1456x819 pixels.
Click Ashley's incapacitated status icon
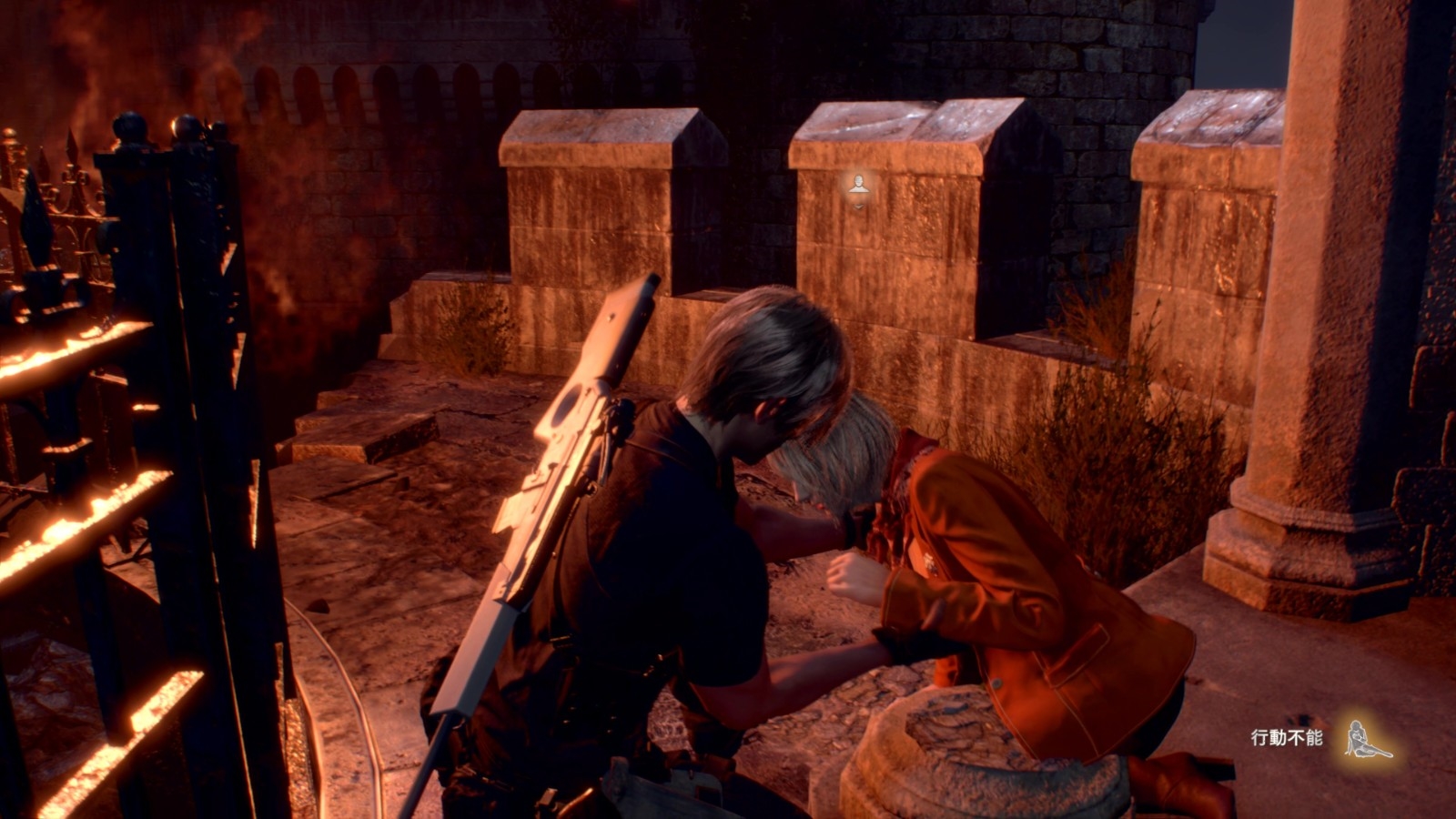pos(1367,739)
